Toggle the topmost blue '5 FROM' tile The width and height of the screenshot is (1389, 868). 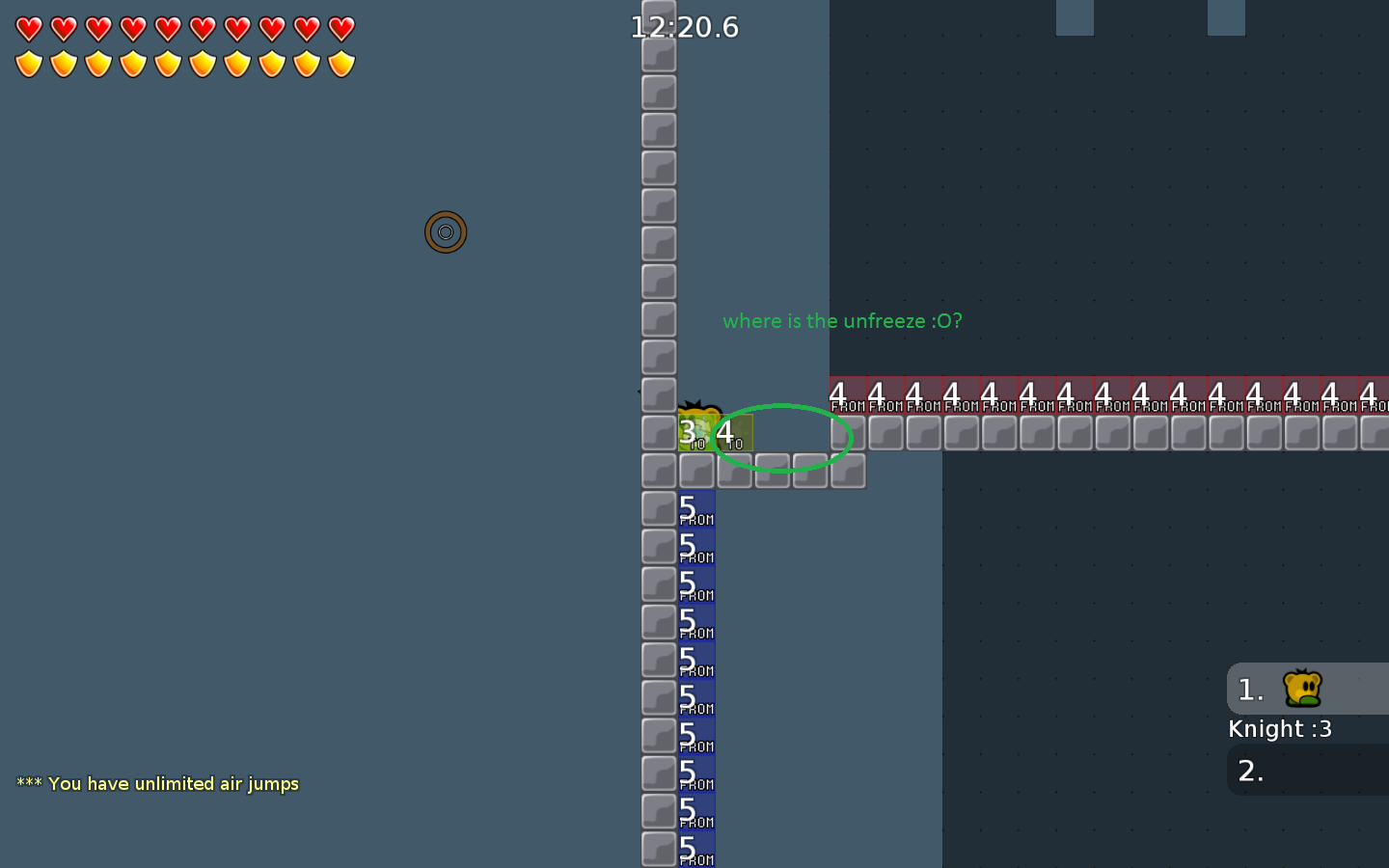[694, 508]
